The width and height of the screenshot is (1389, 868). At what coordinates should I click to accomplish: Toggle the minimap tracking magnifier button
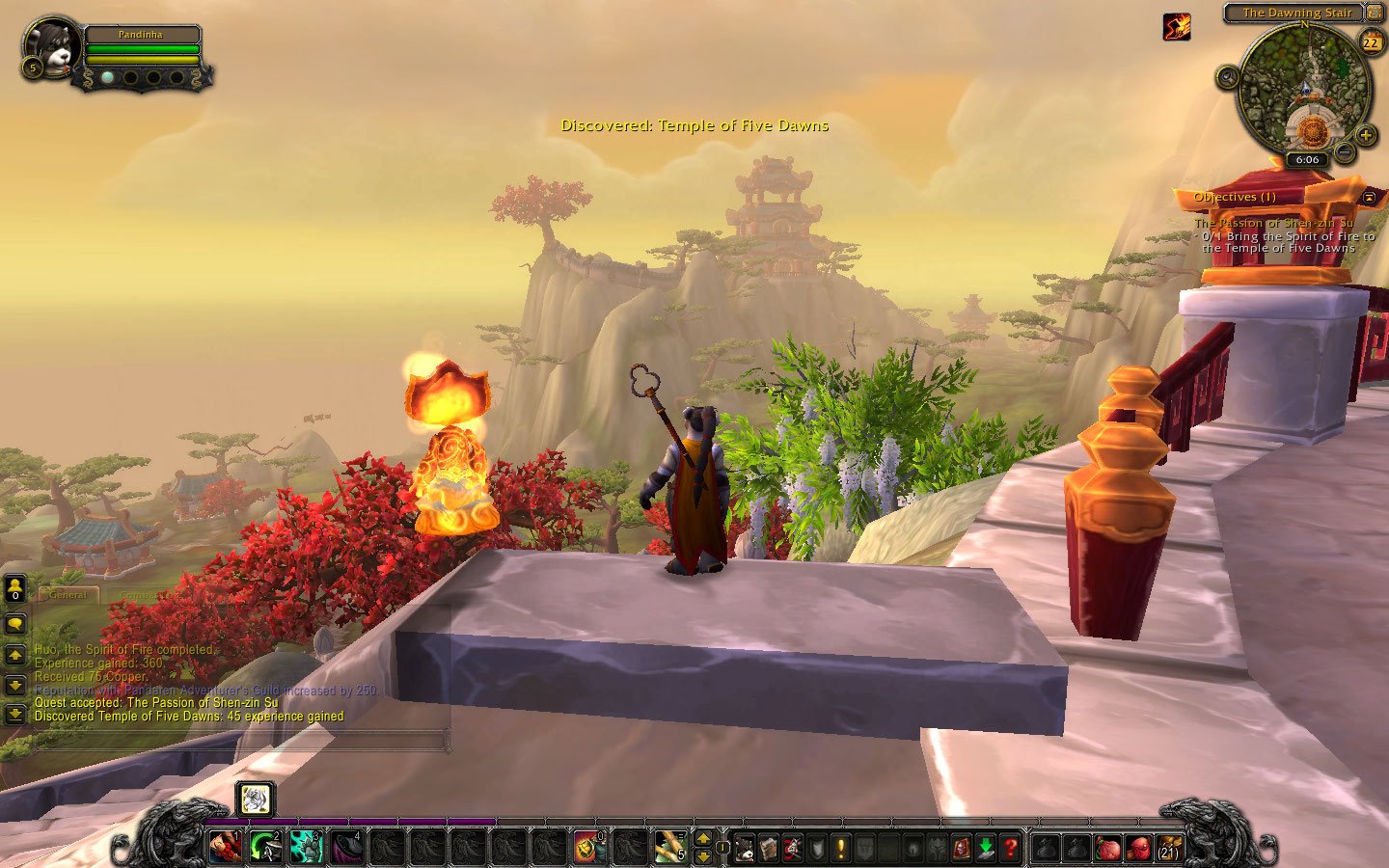[x=1227, y=77]
